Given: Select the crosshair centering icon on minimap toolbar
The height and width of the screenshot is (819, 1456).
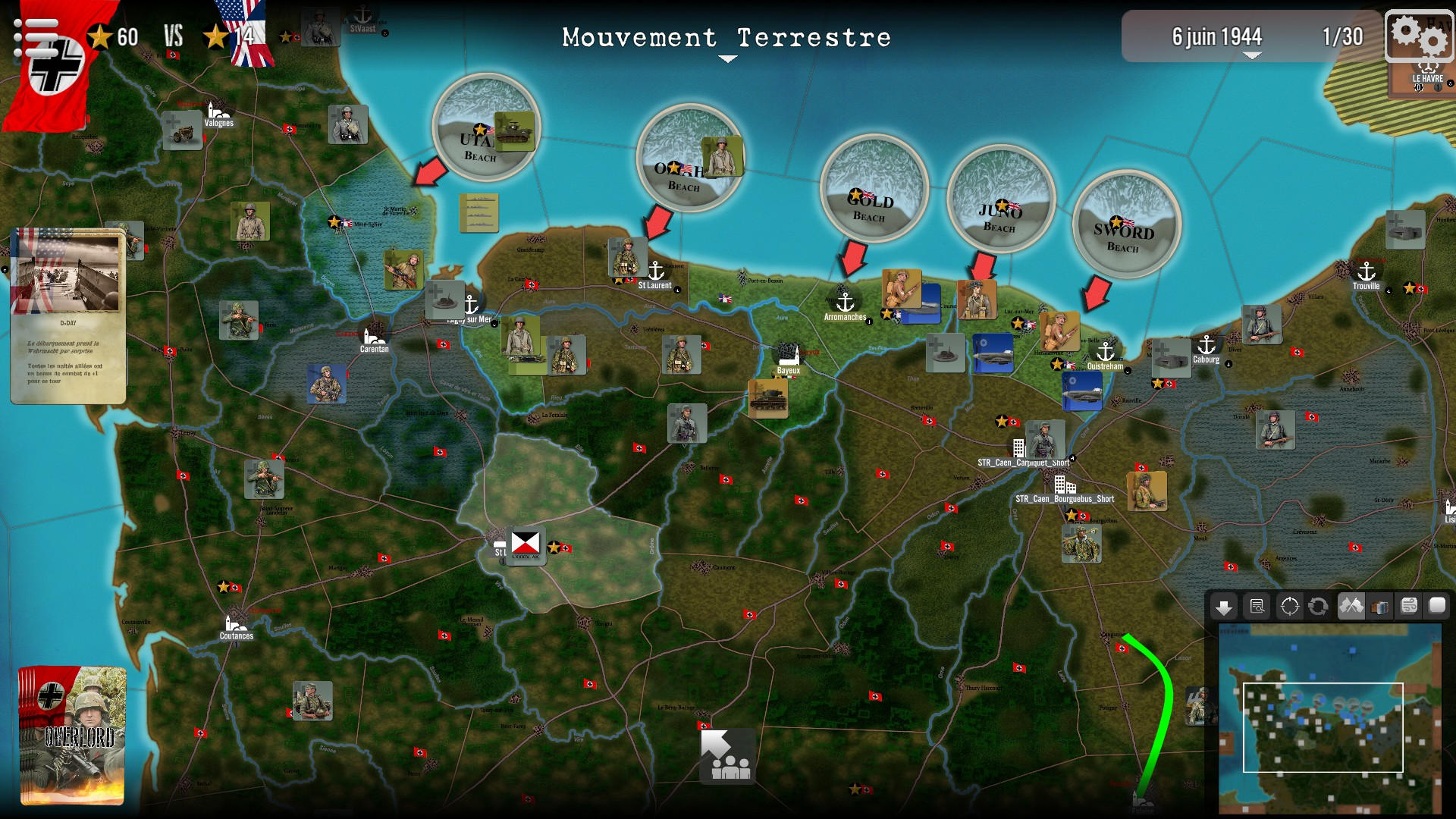Looking at the screenshot, I should click(1289, 607).
